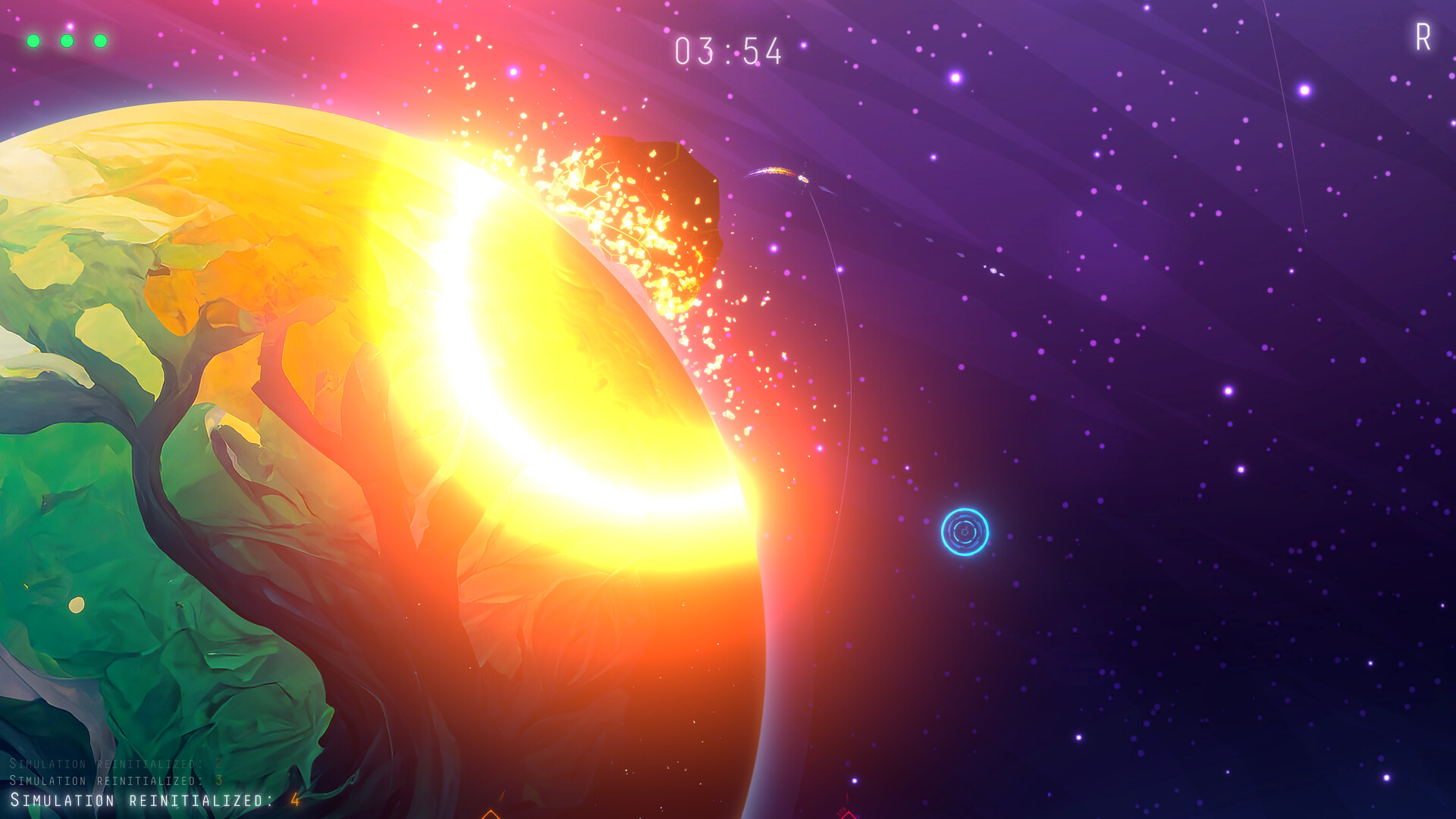Toggle the leftmost green status indicator
The width and height of the screenshot is (1456, 819).
[33, 39]
